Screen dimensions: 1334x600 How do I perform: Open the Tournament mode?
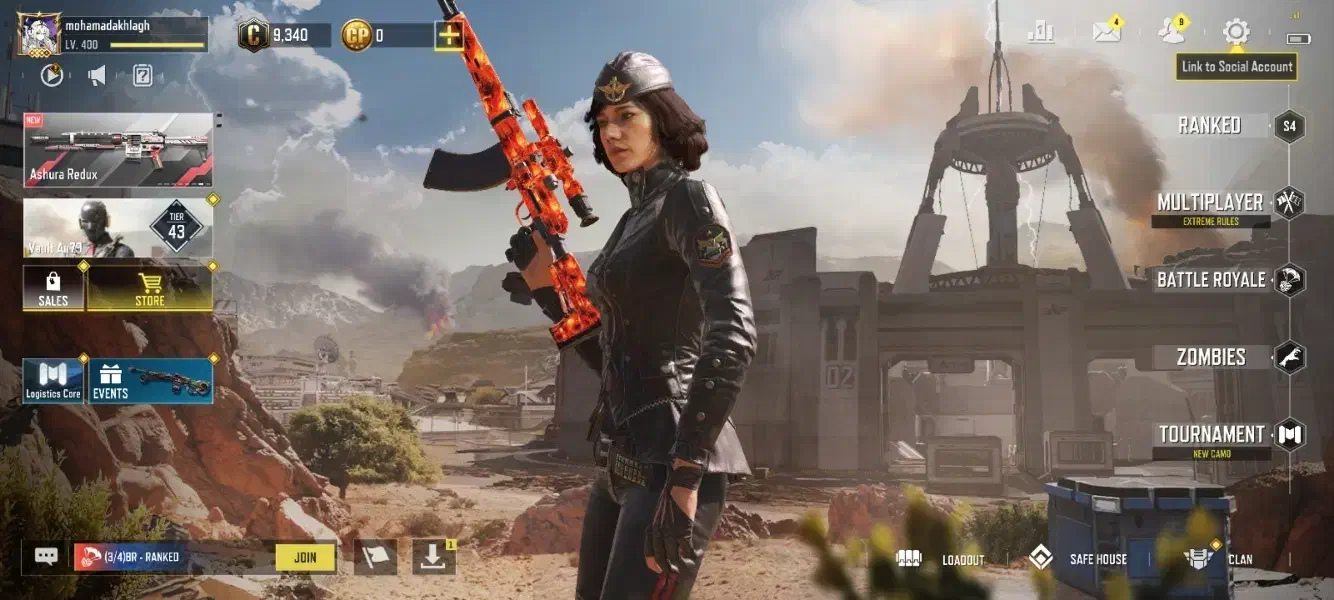1211,435
